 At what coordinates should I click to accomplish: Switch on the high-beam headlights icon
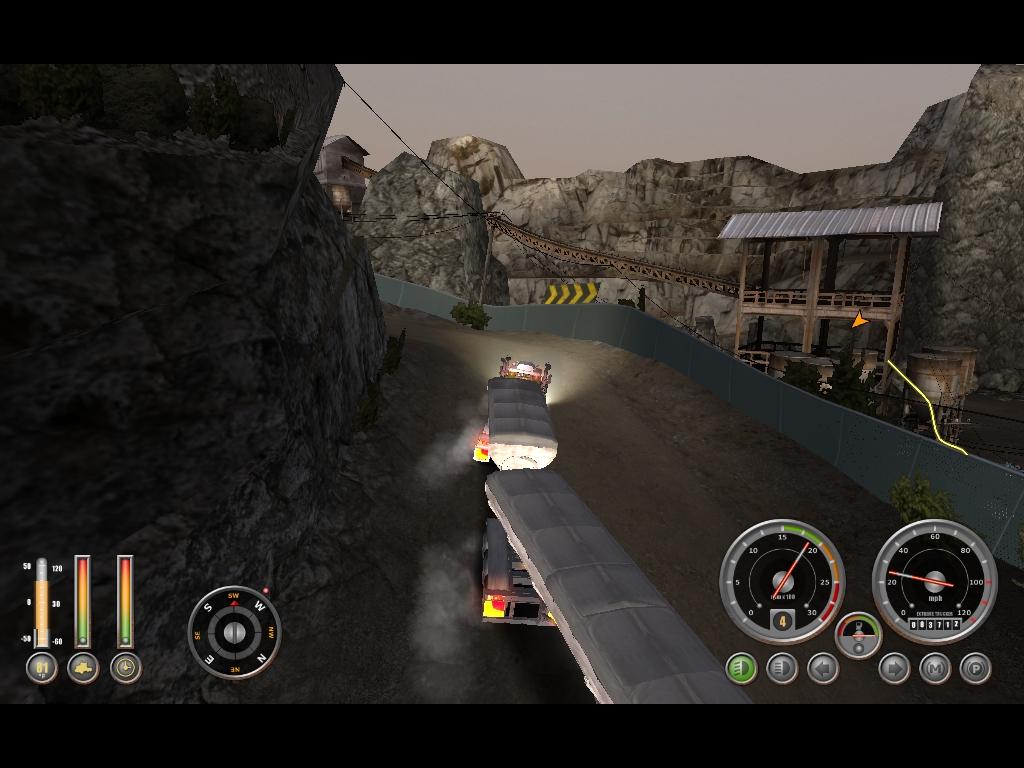pyautogui.click(x=781, y=667)
